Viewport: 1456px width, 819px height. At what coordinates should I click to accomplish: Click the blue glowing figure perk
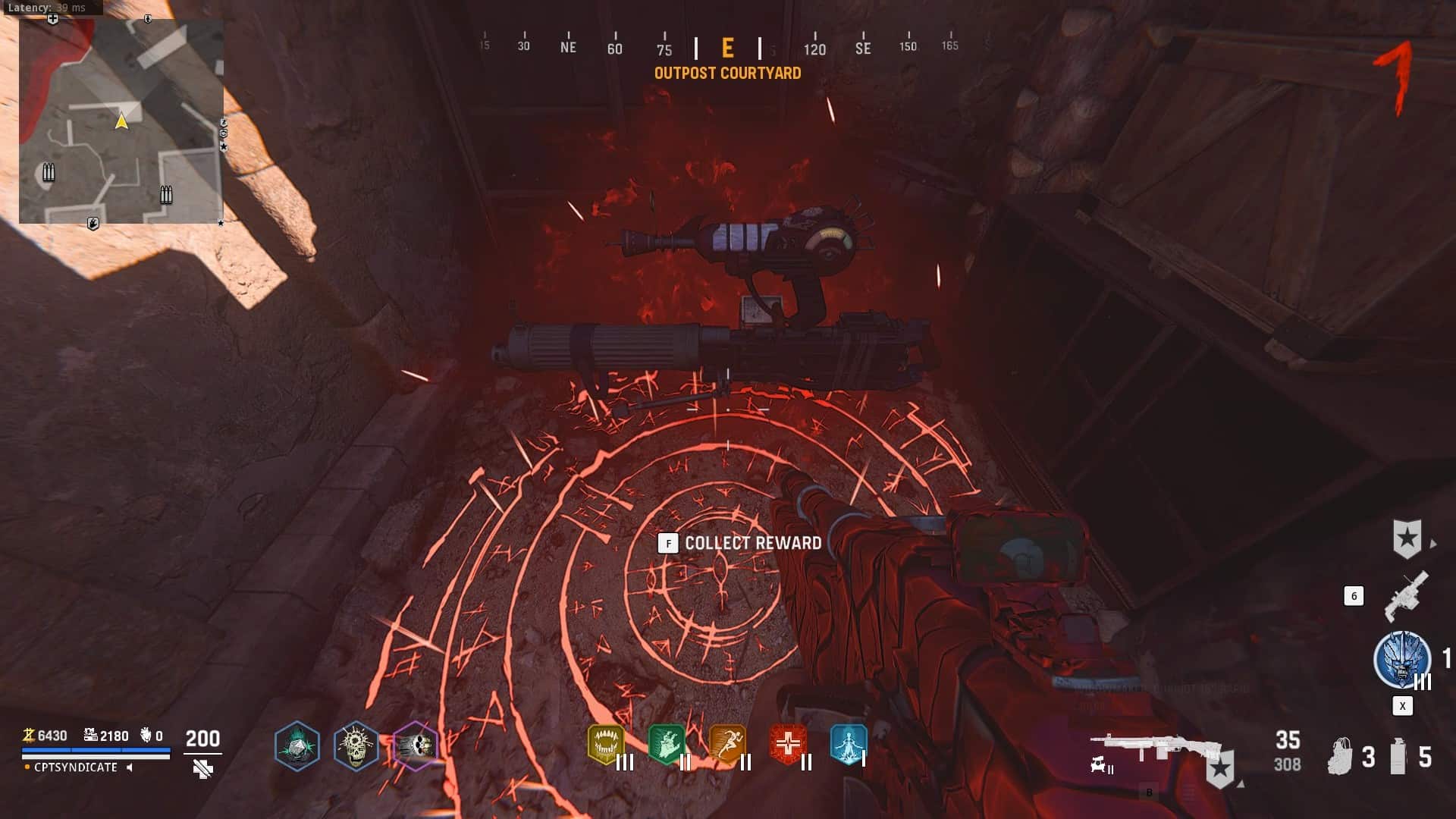pos(848,744)
